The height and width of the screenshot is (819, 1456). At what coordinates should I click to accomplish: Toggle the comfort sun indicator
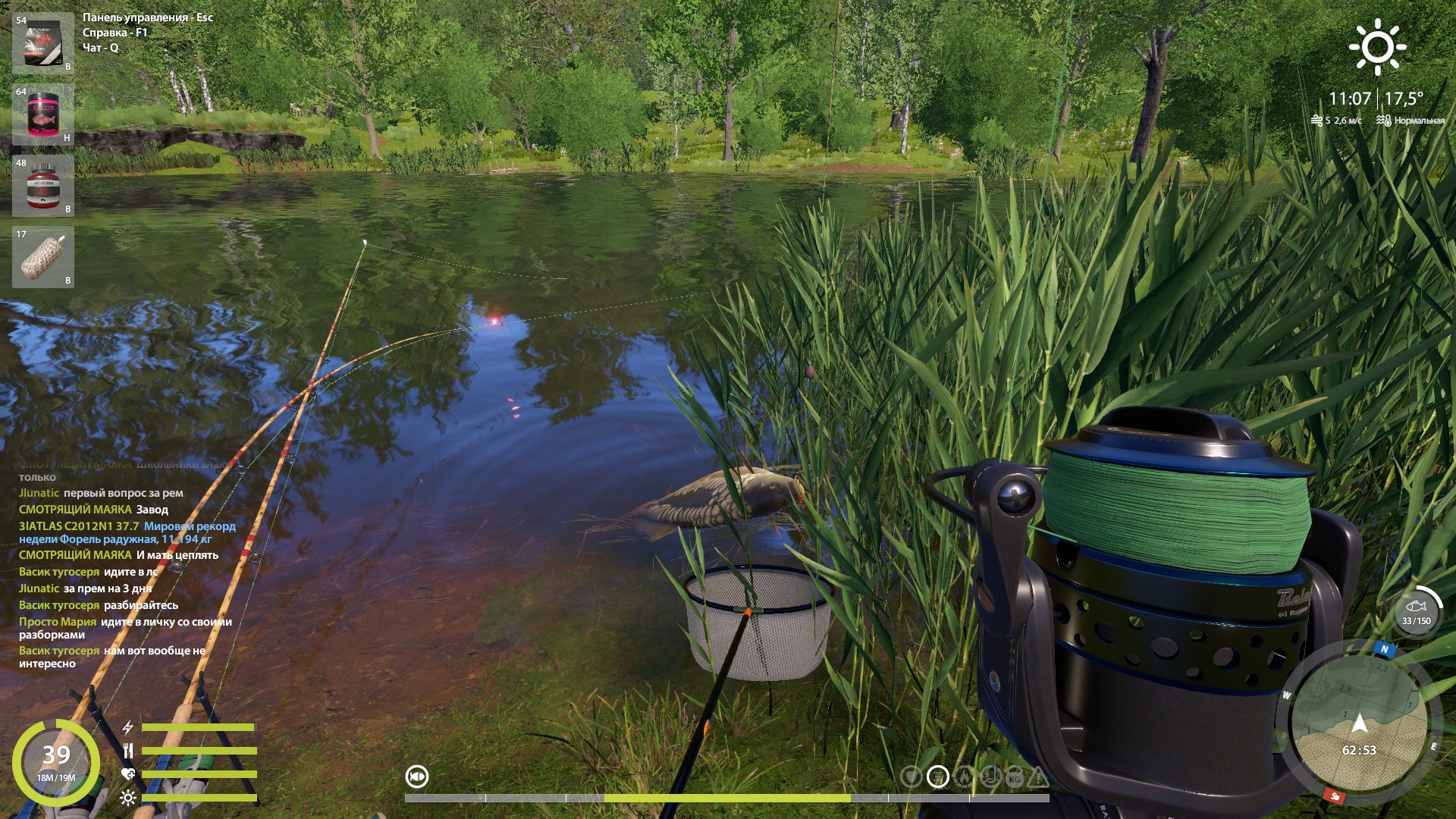coord(127,798)
